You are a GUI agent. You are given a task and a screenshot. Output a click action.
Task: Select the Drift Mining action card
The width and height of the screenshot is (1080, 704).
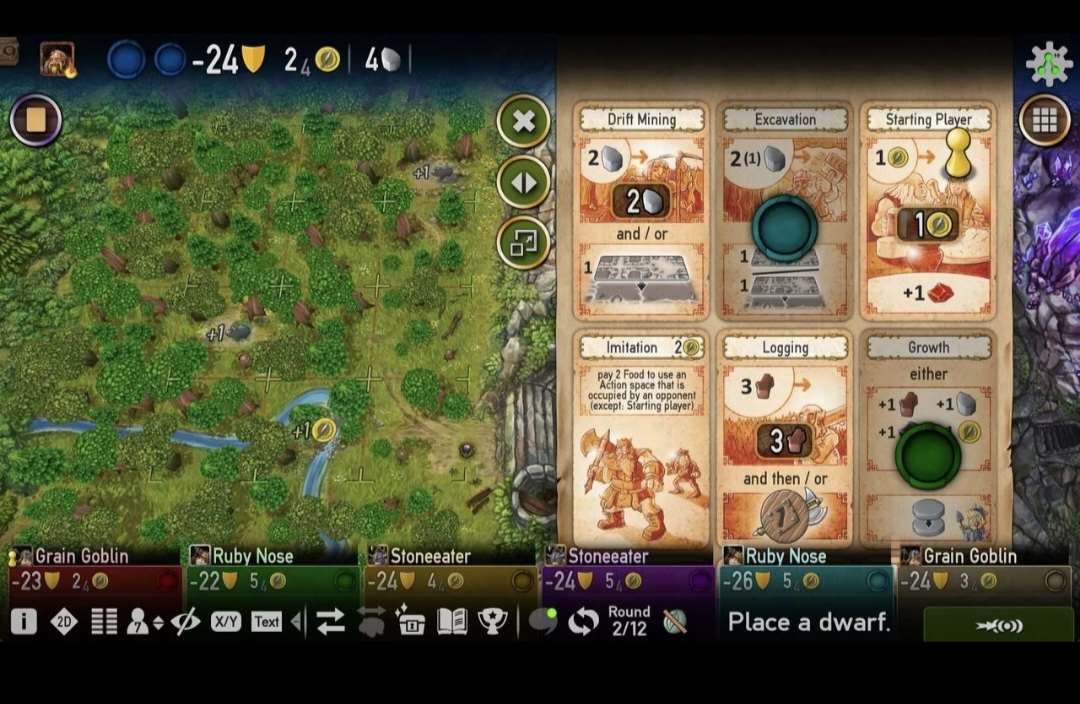642,210
